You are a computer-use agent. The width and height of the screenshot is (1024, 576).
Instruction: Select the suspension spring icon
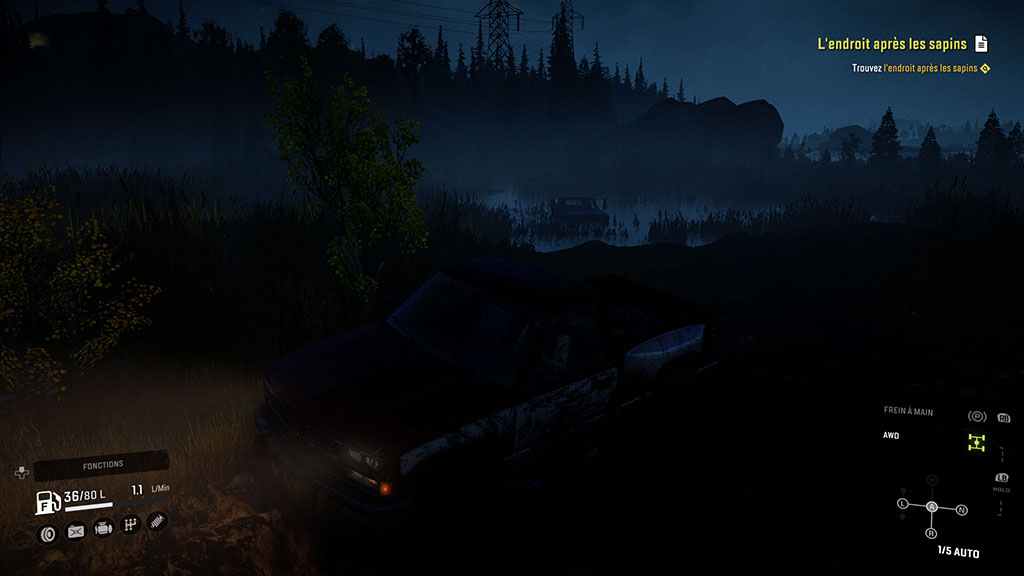(x=157, y=520)
